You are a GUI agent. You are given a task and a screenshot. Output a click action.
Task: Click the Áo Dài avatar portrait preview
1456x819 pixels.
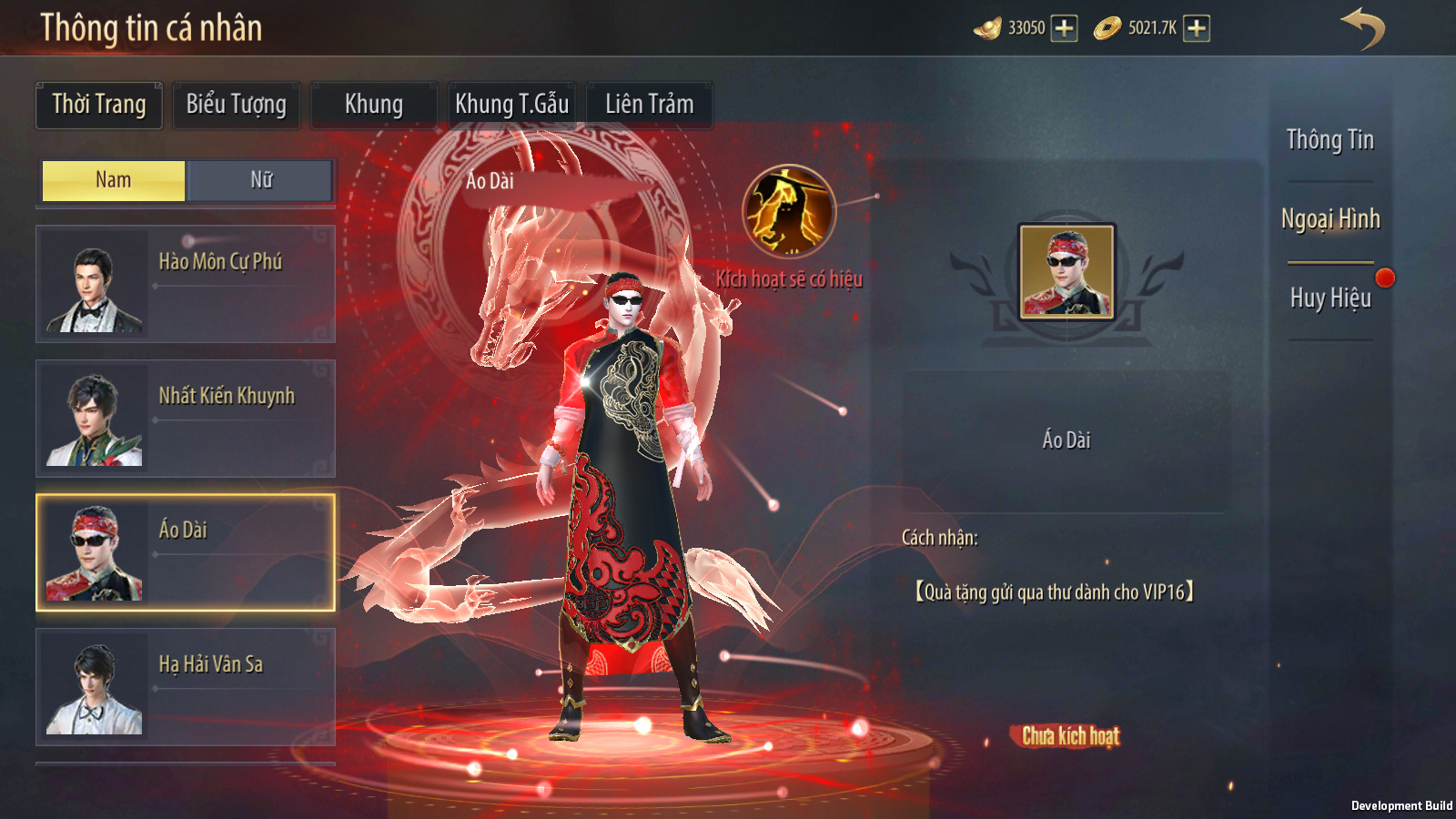pyautogui.click(x=1067, y=271)
